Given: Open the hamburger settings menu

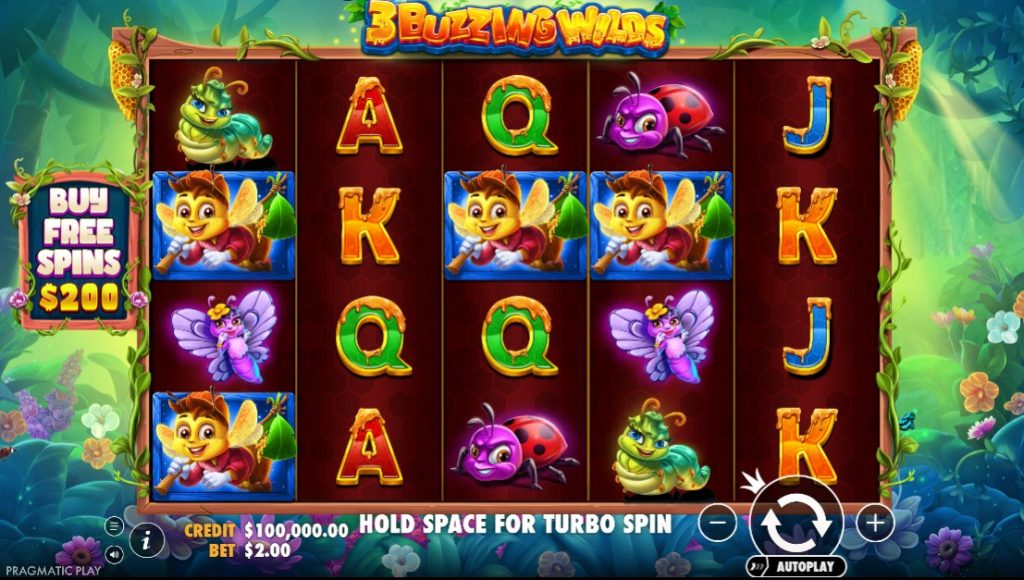Looking at the screenshot, I should click(114, 526).
